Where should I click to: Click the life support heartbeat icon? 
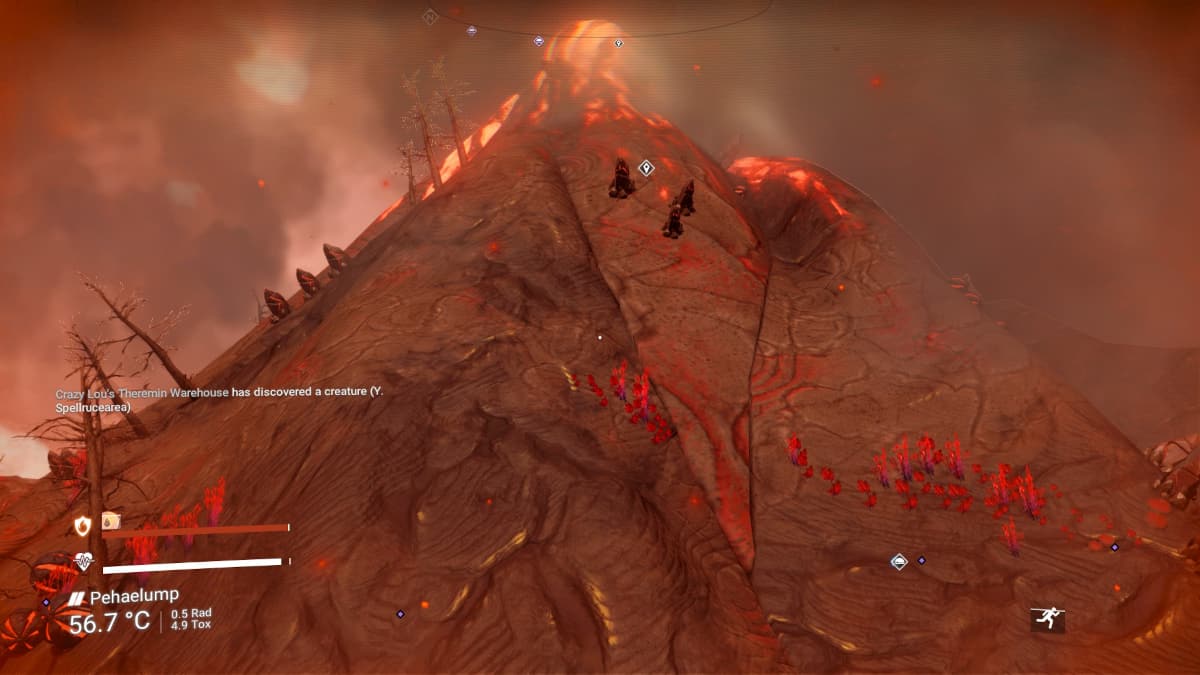84,562
